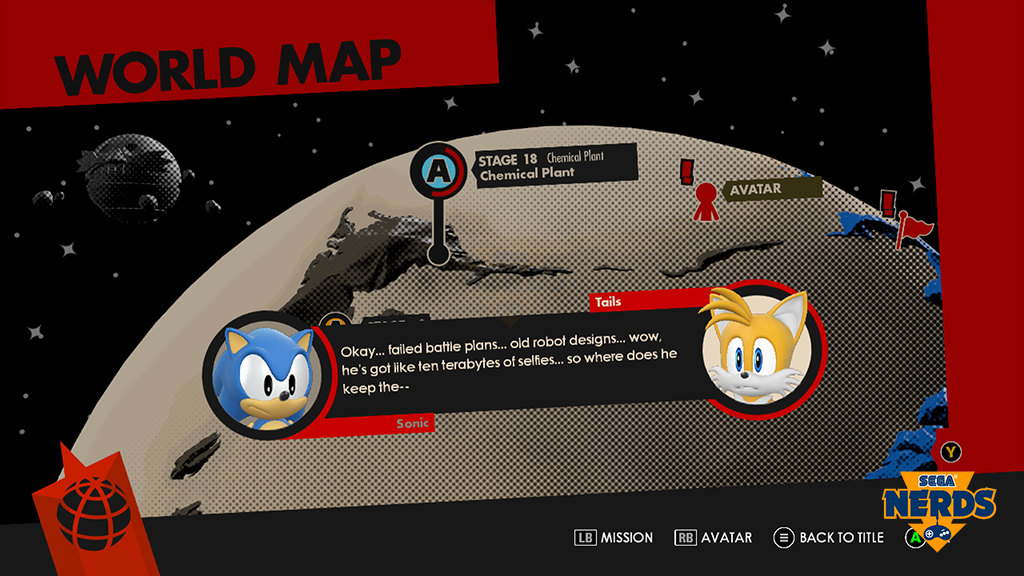Choose the red Avatar map marker
This screenshot has width=1024, height=576.
tap(706, 200)
